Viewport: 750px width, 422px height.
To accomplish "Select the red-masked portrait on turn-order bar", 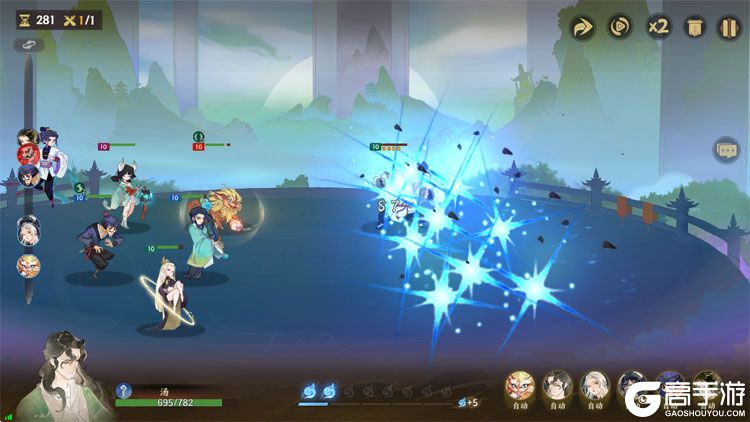I will (x=28, y=152).
